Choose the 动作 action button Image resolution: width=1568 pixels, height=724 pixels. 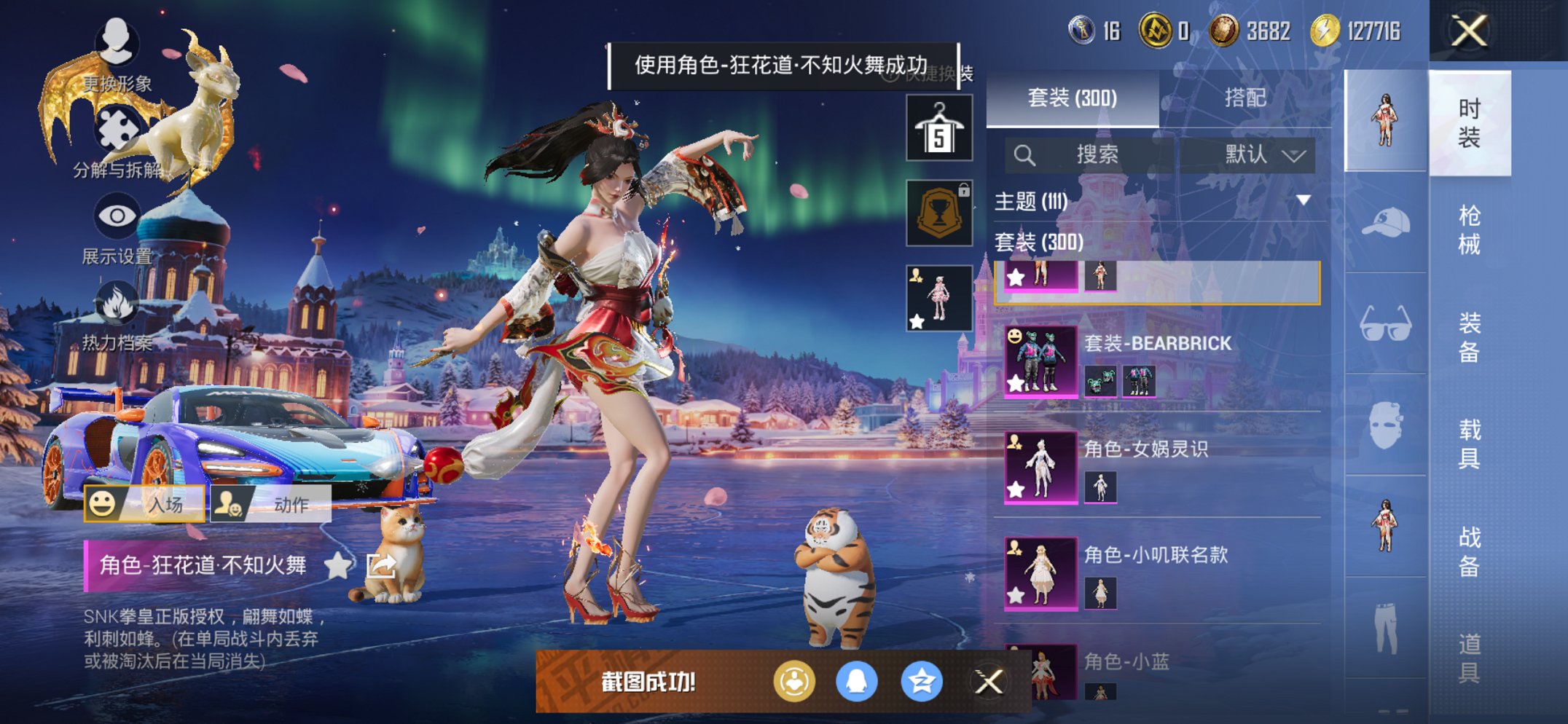pos(271,504)
